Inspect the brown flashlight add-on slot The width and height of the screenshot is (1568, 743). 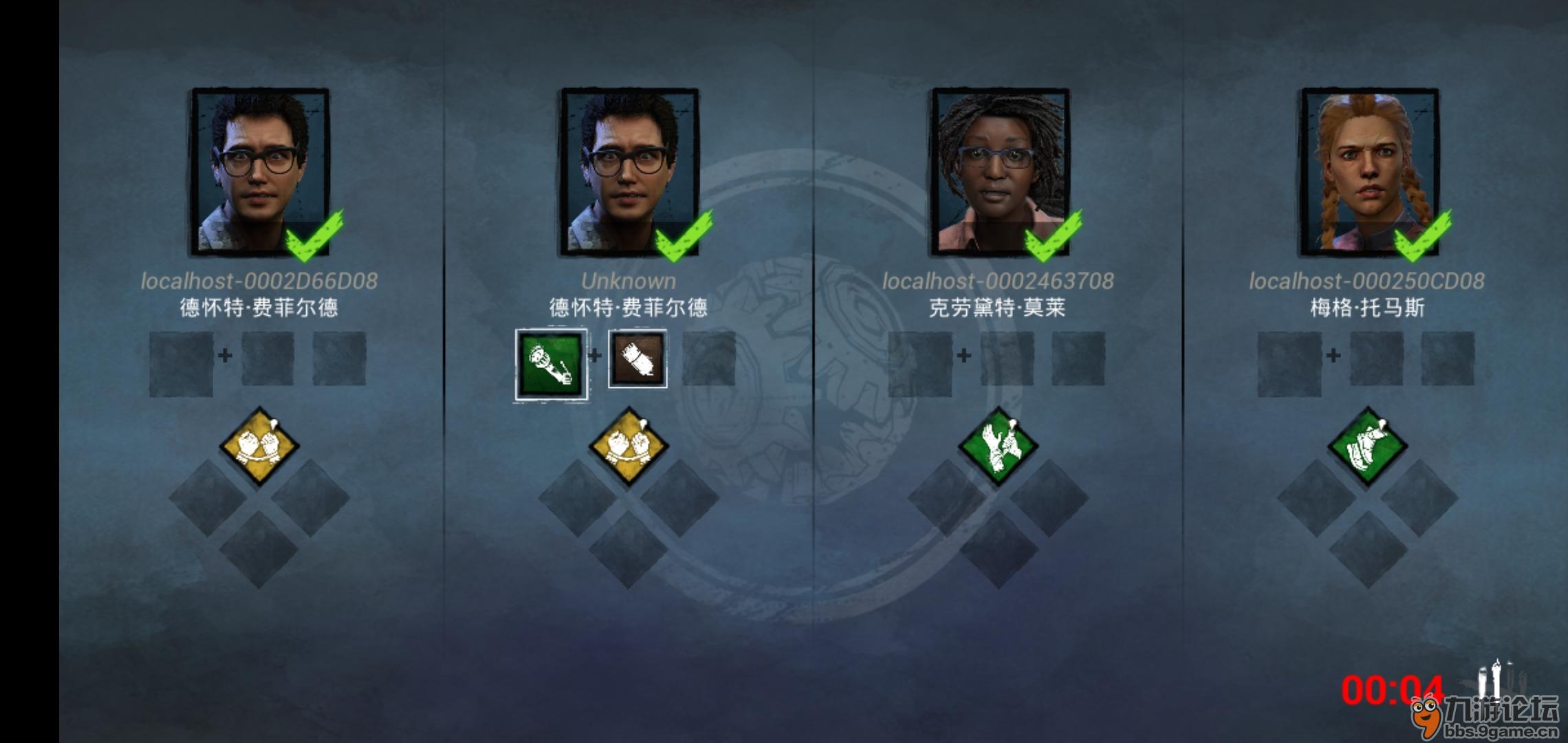point(638,359)
